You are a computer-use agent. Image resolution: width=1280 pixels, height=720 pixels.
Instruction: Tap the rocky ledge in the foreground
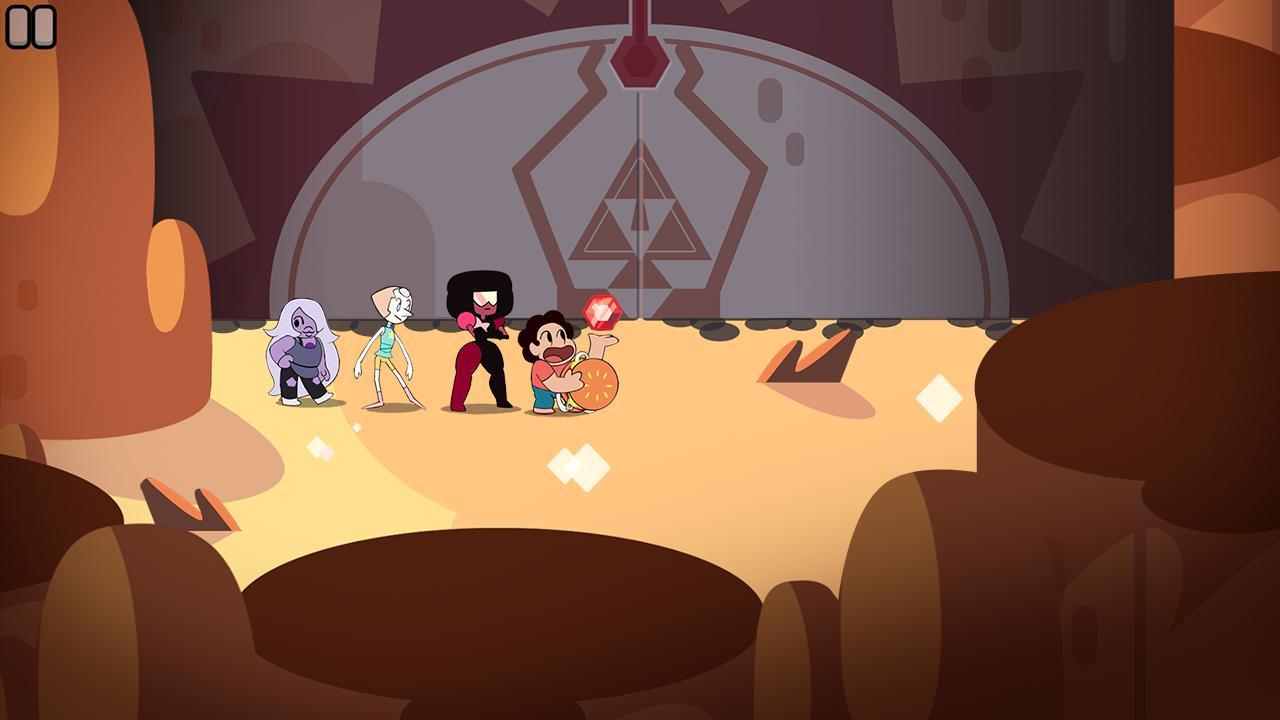click(500, 620)
